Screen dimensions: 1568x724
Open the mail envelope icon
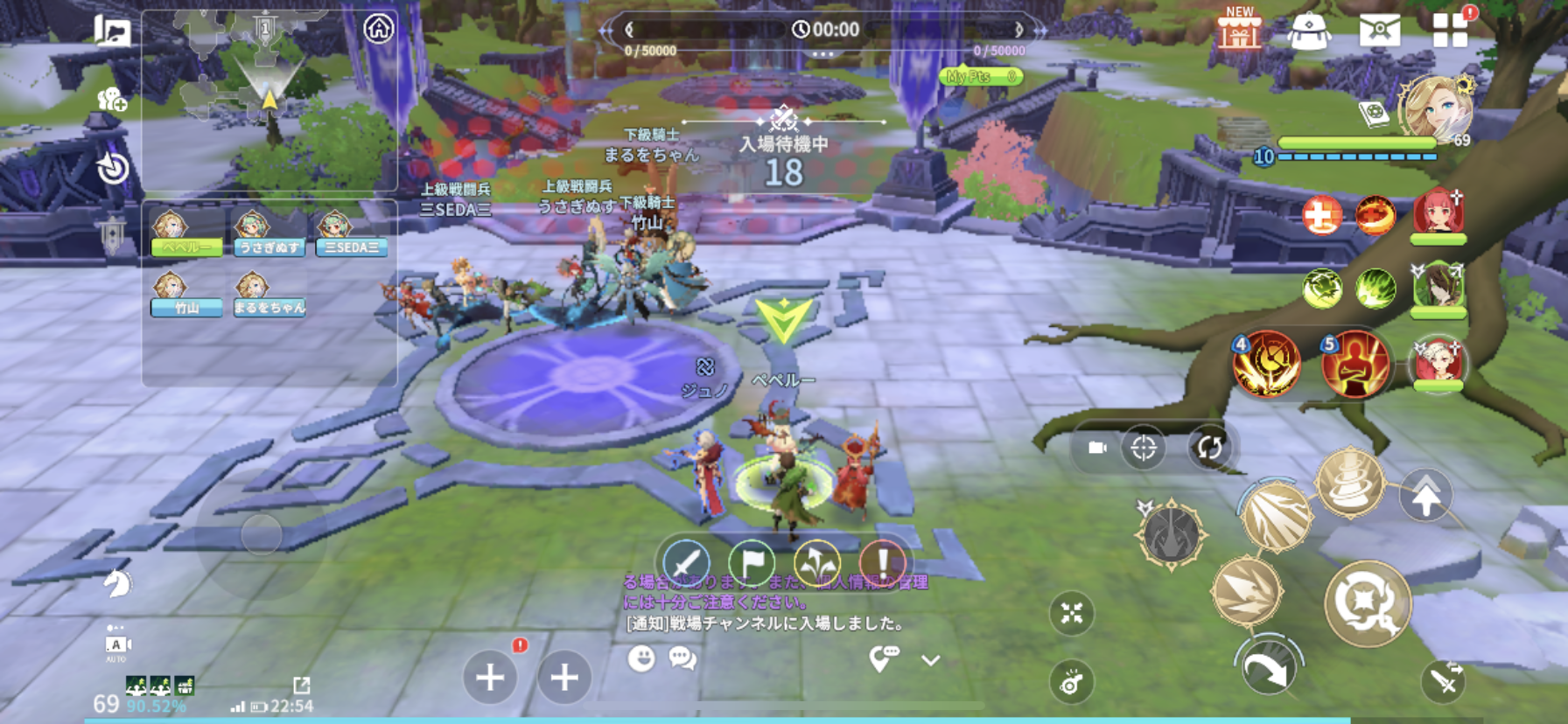pyautogui.click(x=1379, y=31)
